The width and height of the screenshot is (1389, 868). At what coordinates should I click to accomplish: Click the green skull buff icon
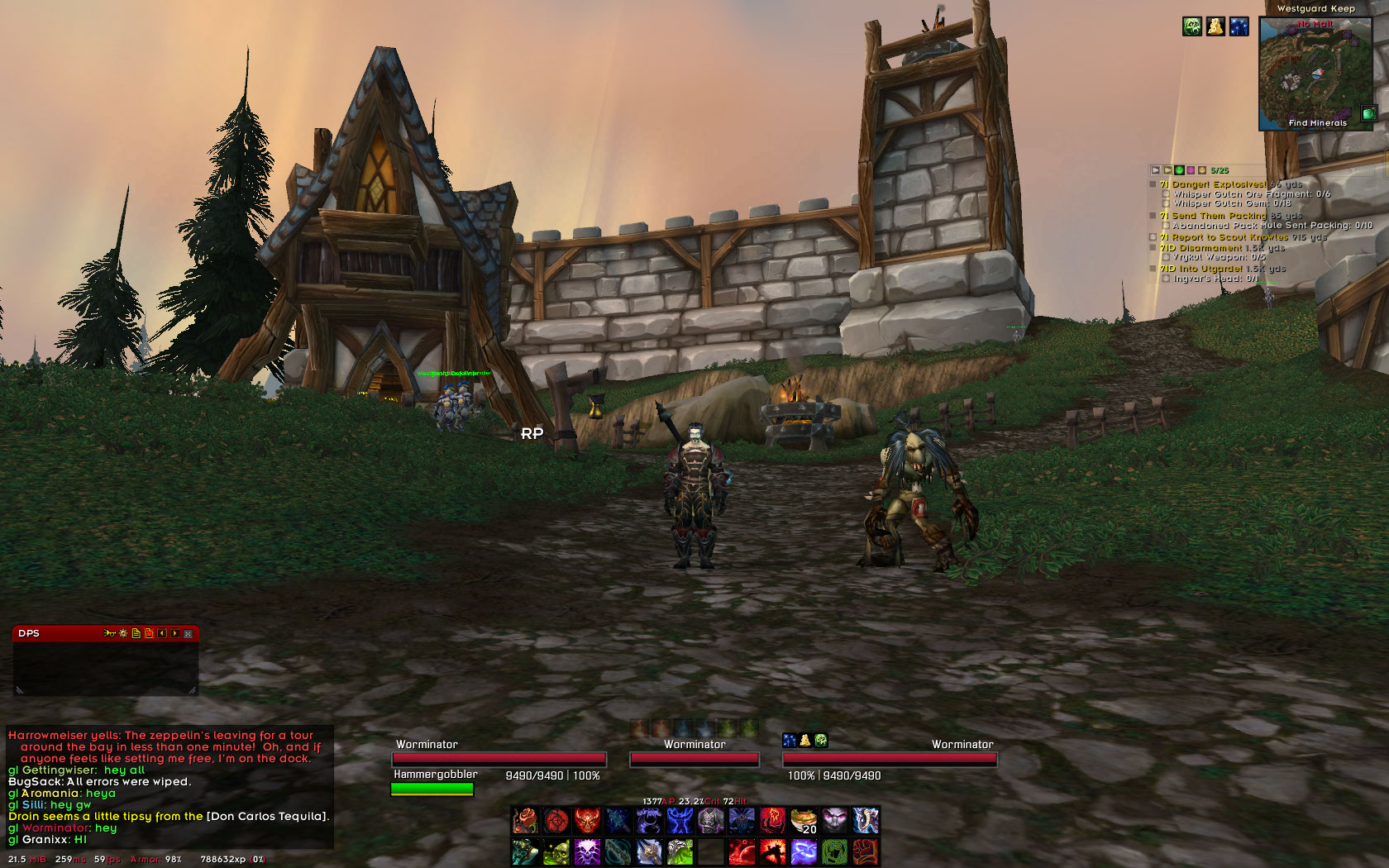pyautogui.click(x=1191, y=26)
